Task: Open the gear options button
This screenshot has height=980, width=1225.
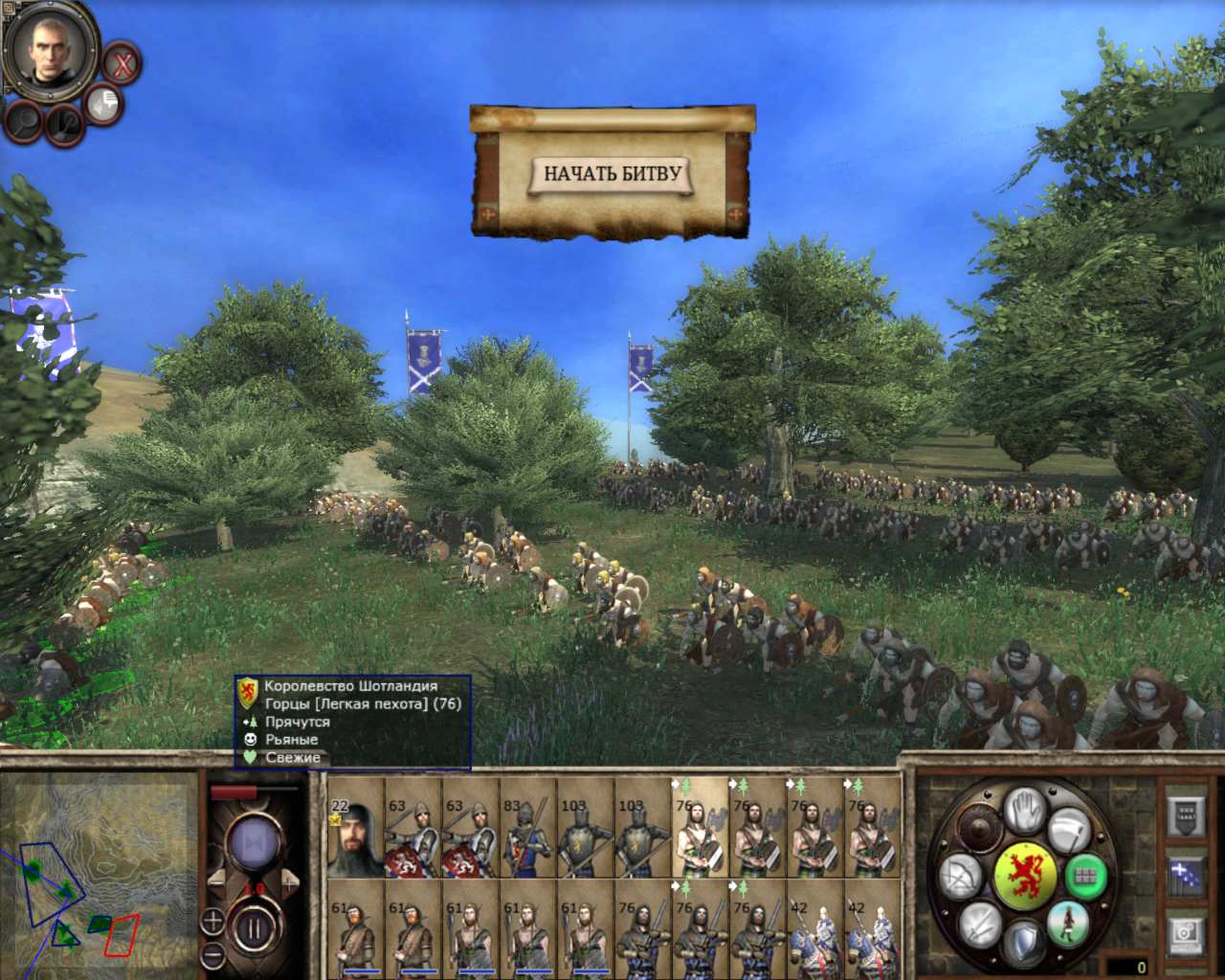Action: click(1186, 933)
